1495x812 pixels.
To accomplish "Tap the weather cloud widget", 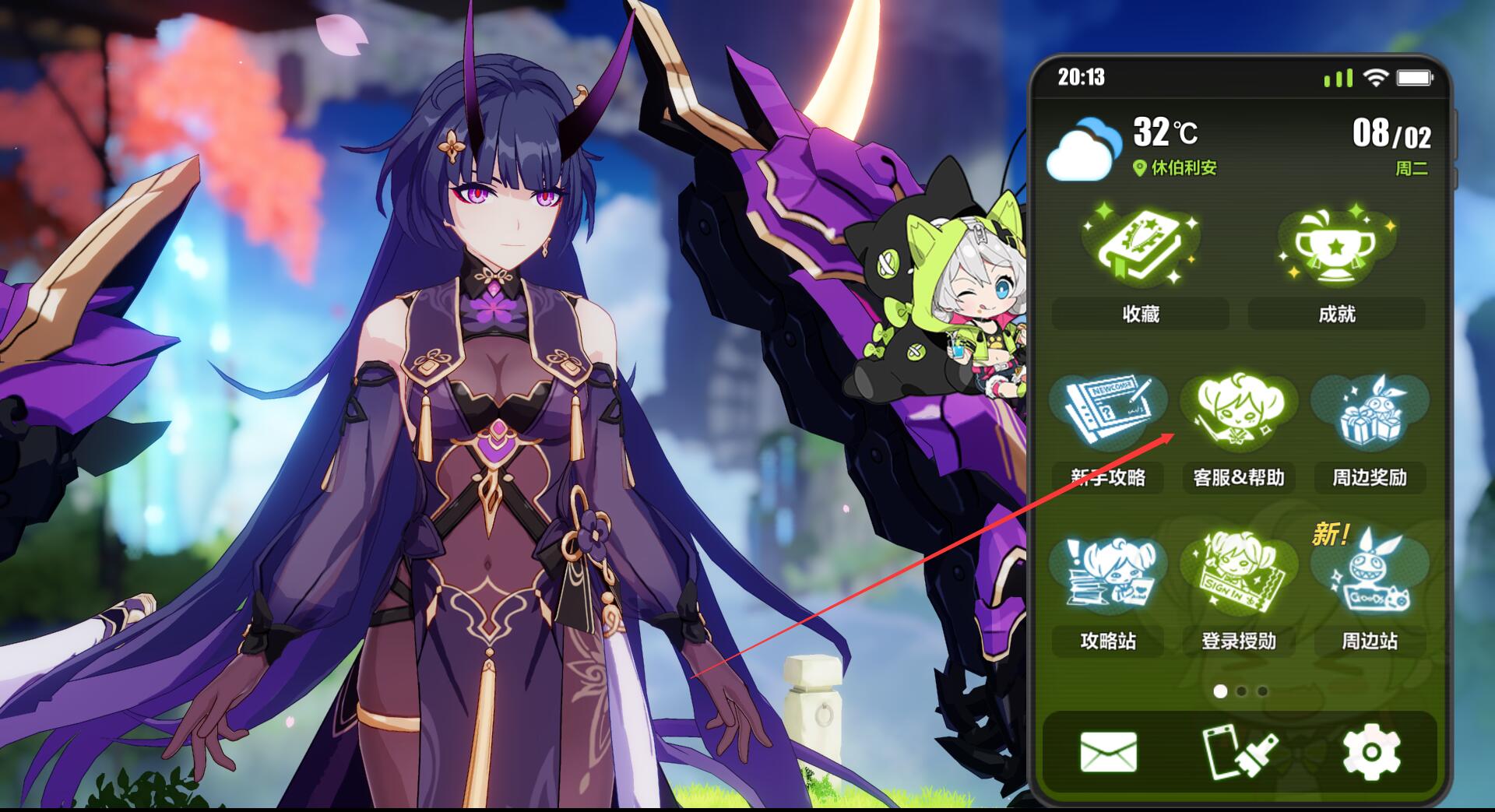I will (1083, 149).
